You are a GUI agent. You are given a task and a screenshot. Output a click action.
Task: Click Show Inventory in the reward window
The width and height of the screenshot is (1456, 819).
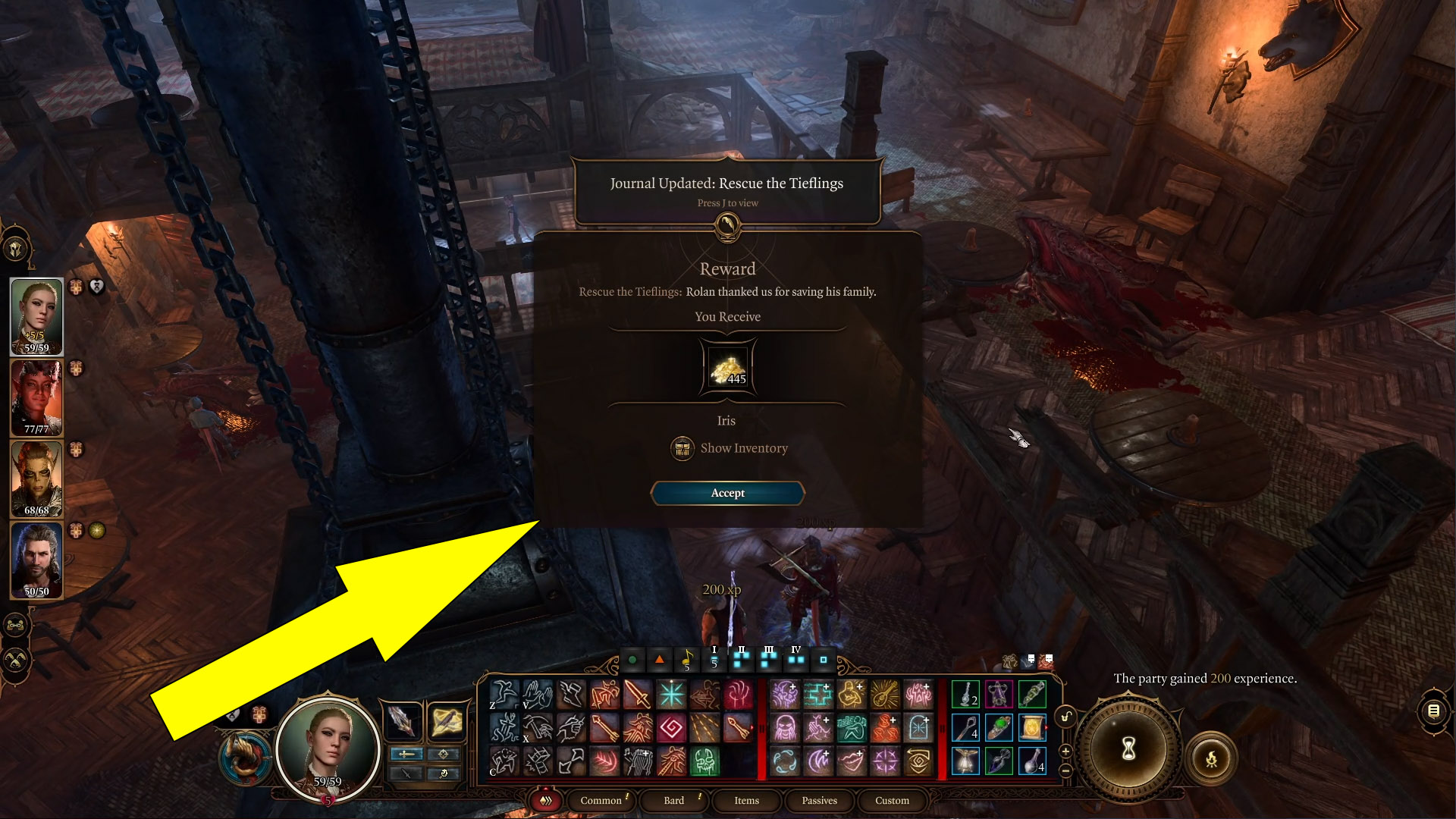(x=728, y=448)
